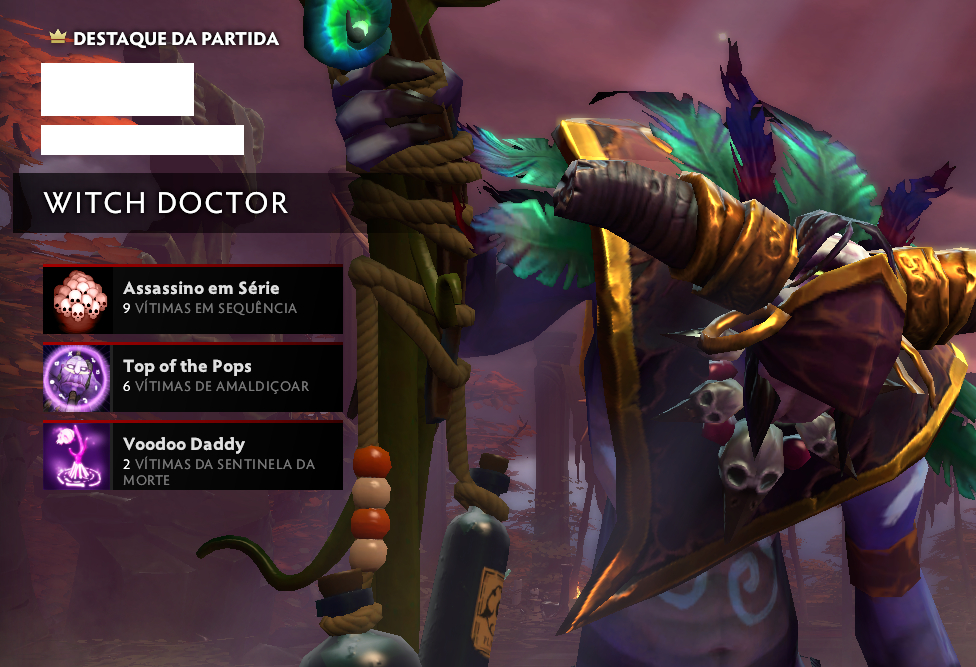Choose the Voodoo Daddy highlight entry

coord(193,456)
